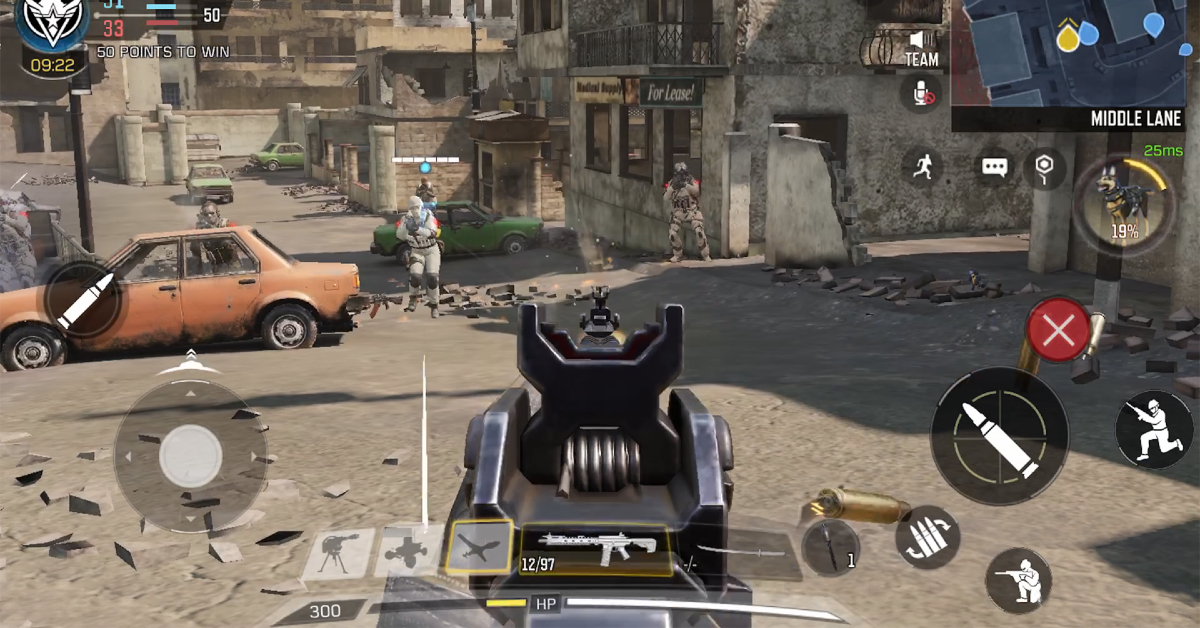Tap the movement joystick center
1200x628 pixels.
point(190,457)
